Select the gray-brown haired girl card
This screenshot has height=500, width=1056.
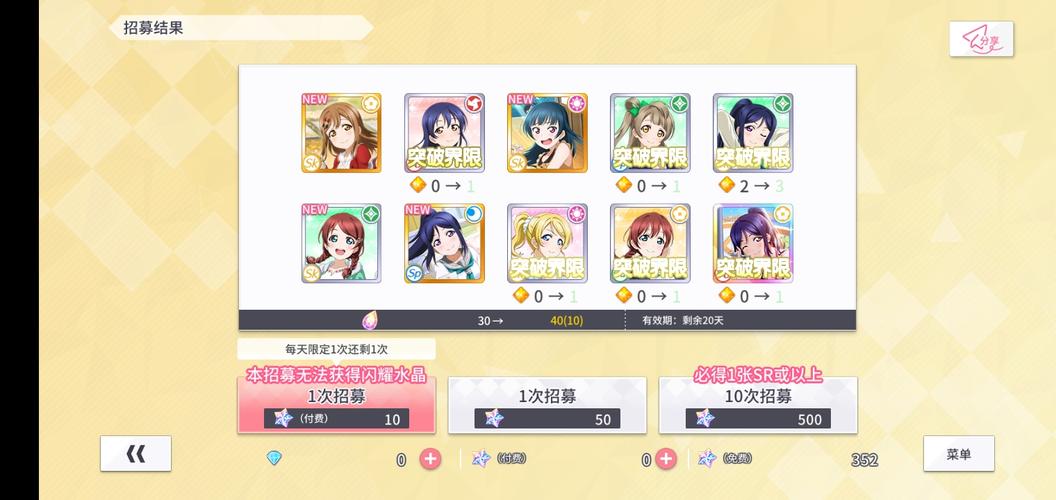pos(650,133)
